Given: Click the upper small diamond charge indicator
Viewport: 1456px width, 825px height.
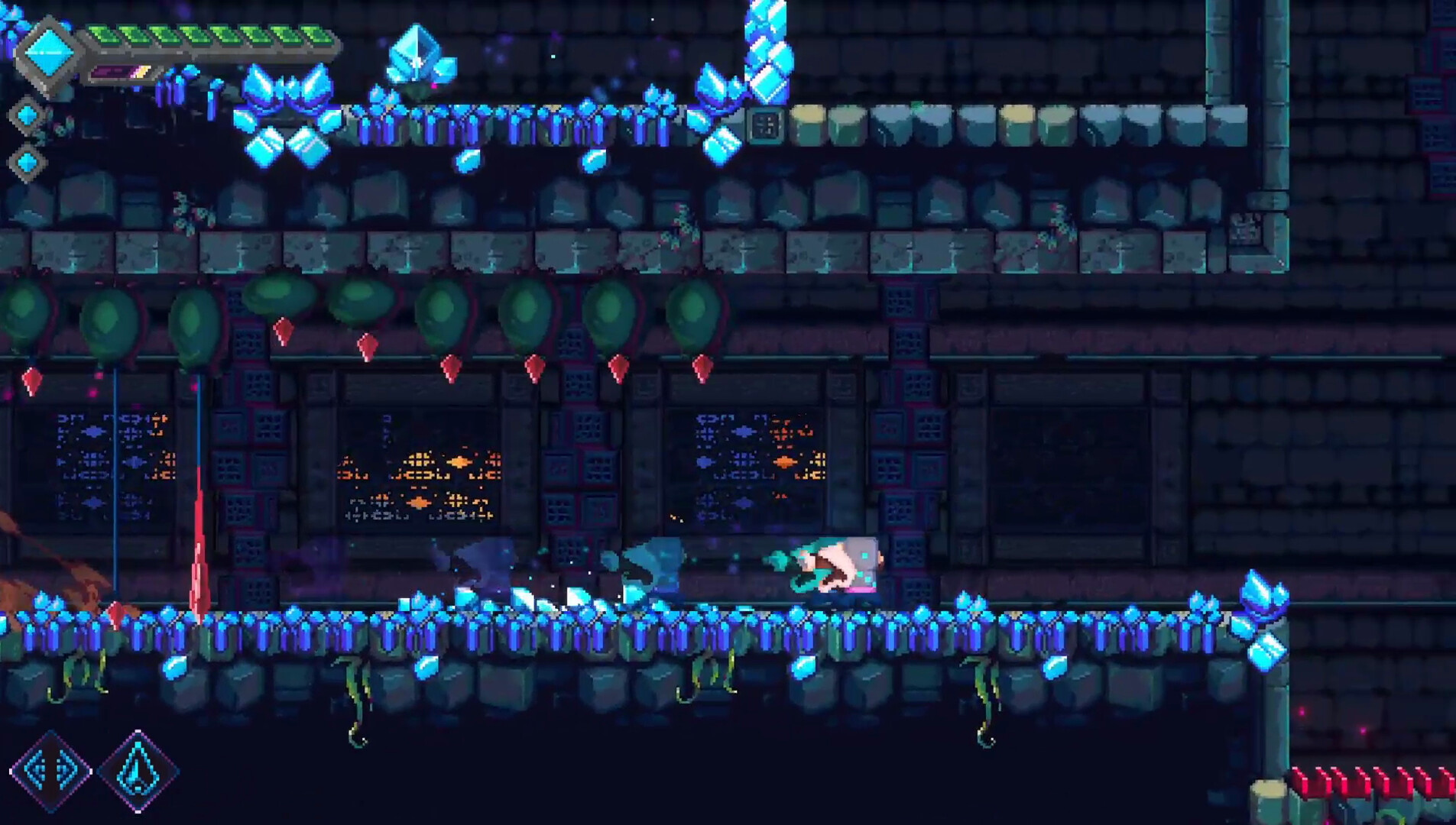Looking at the screenshot, I should pos(29,116).
